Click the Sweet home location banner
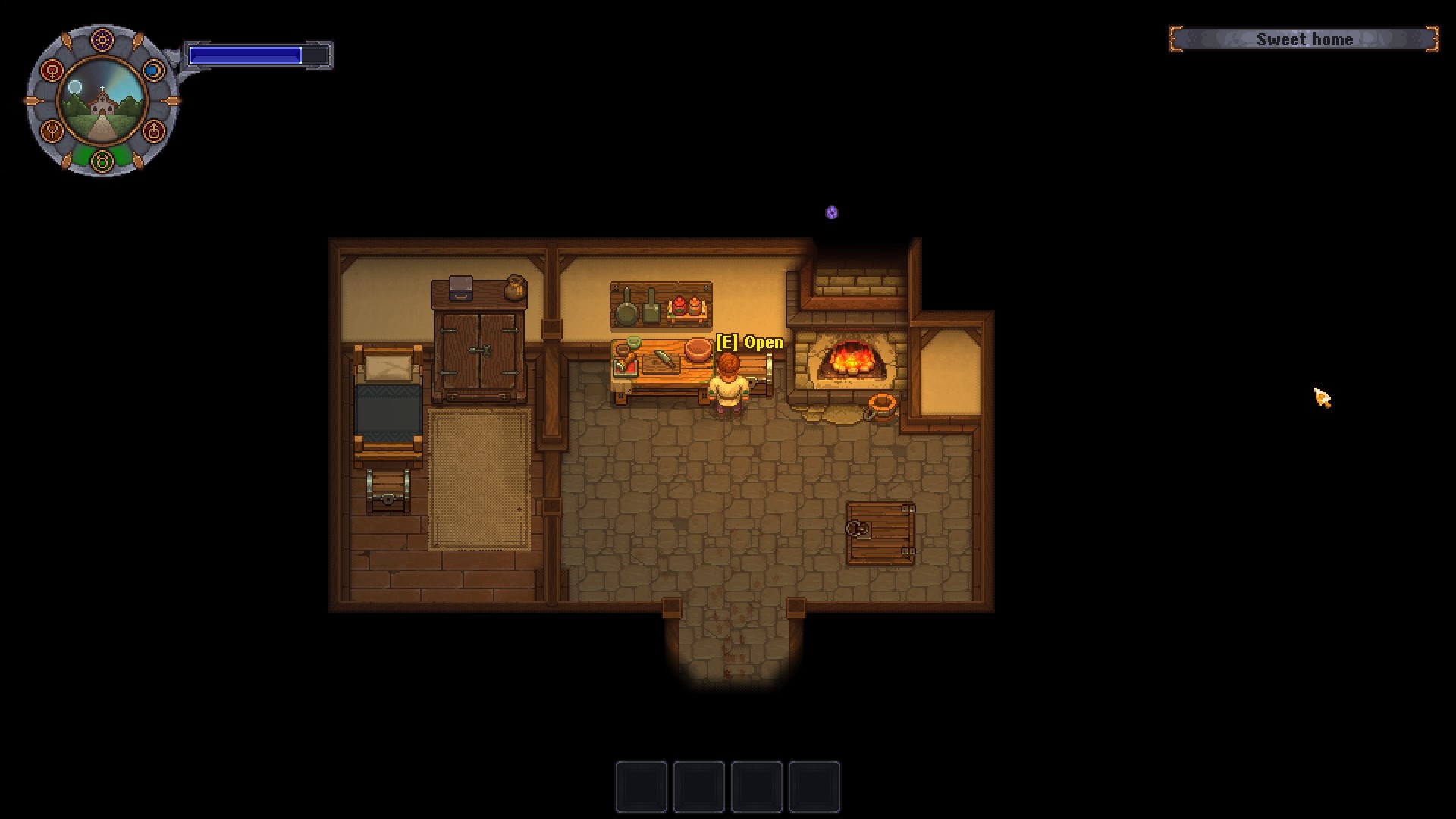1456x819 pixels. (1305, 39)
